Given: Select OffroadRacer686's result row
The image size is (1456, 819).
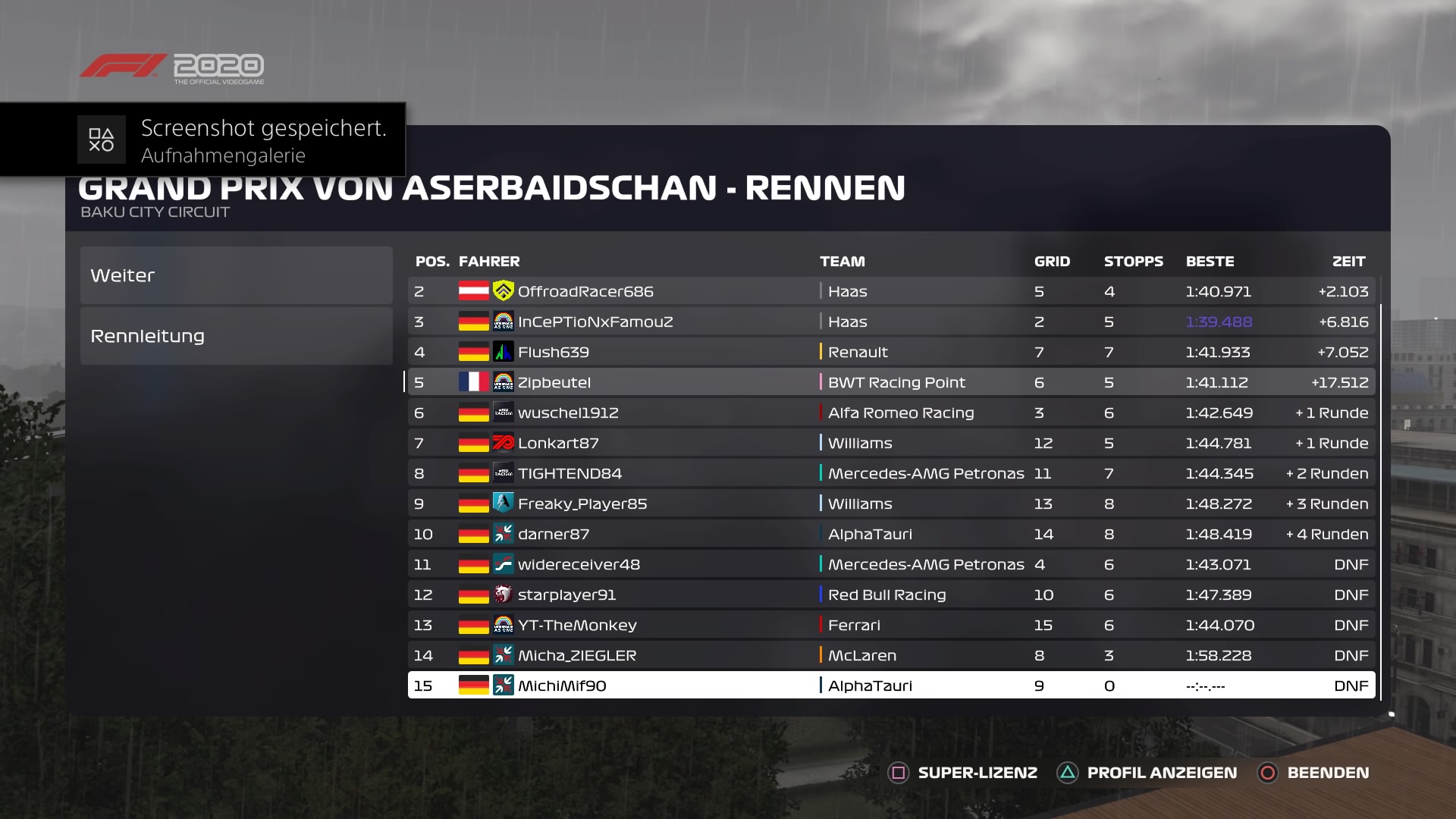Looking at the screenshot, I should pos(891,291).
